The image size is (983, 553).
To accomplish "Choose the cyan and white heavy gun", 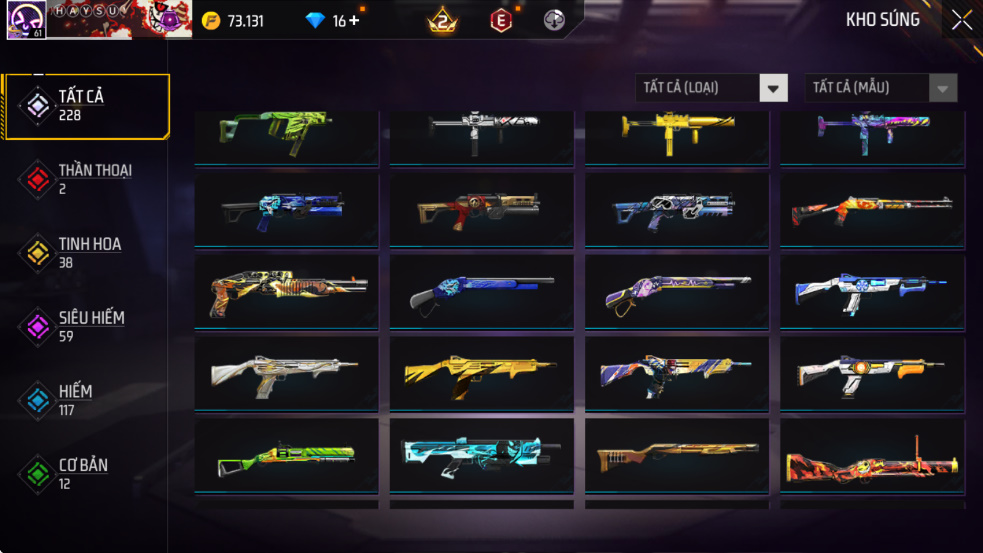I will click(x=481, y=457).
